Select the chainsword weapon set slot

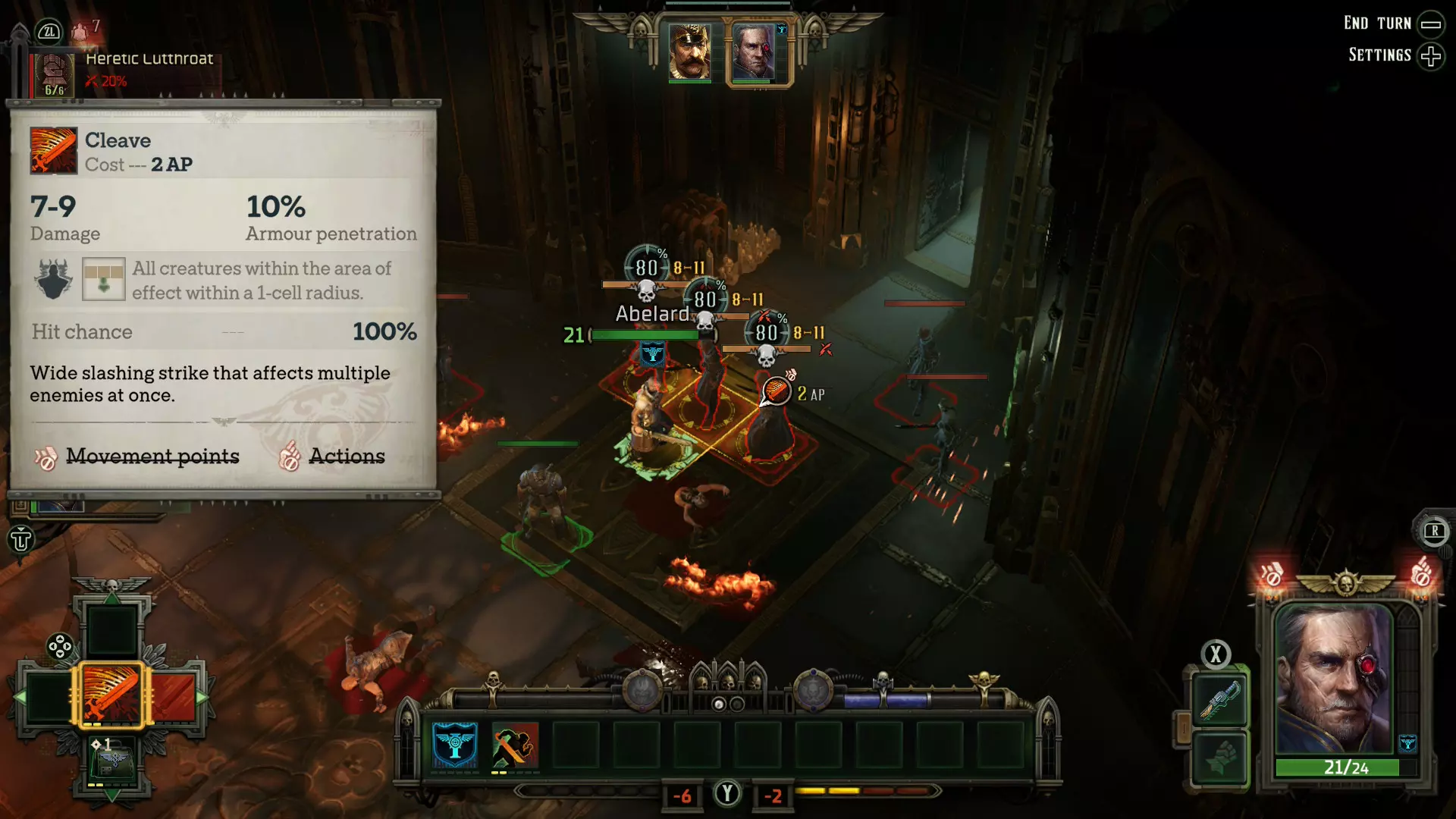1219,700
